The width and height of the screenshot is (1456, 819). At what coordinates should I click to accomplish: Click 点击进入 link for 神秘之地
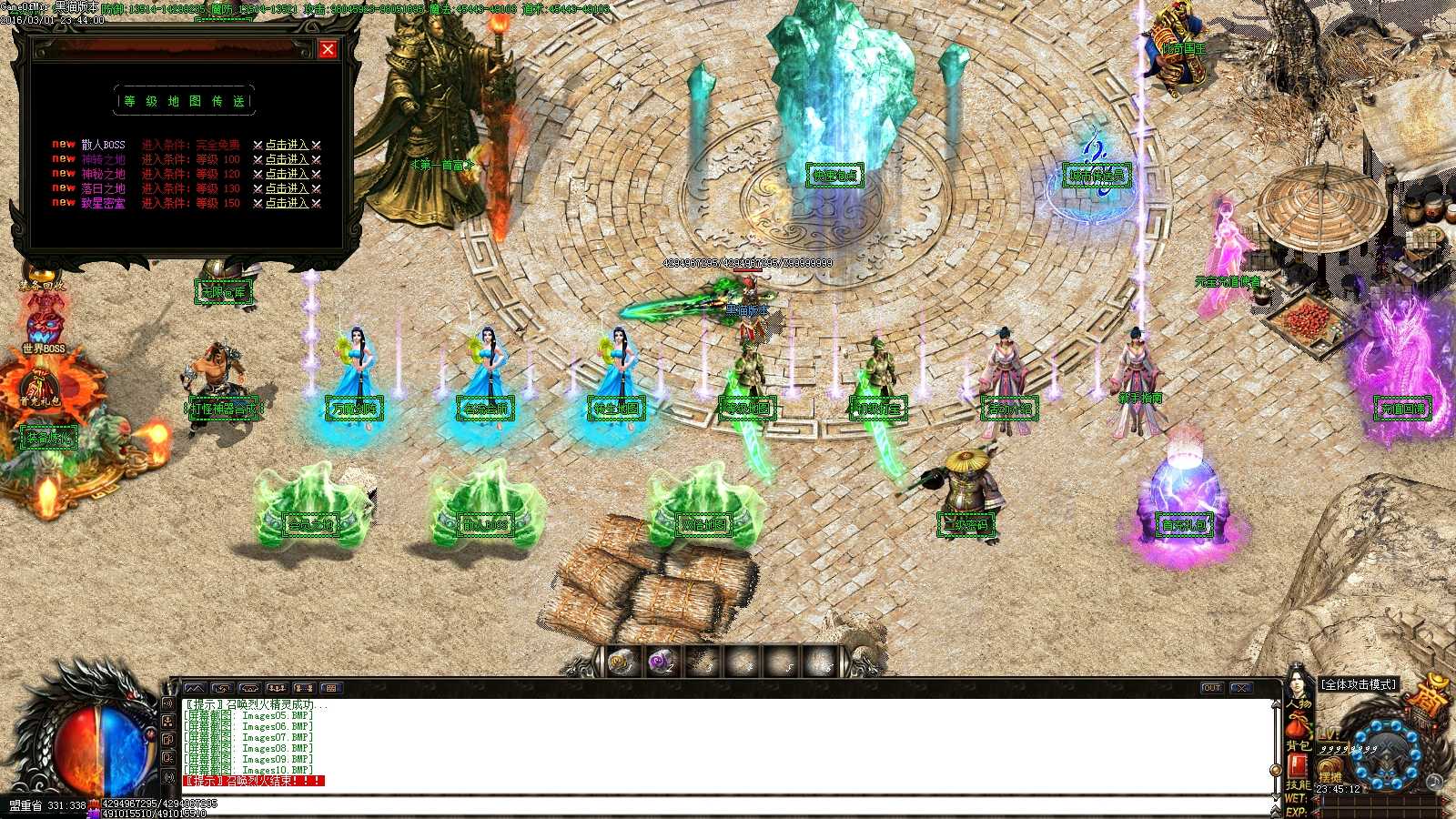click(x=285, y=174)
